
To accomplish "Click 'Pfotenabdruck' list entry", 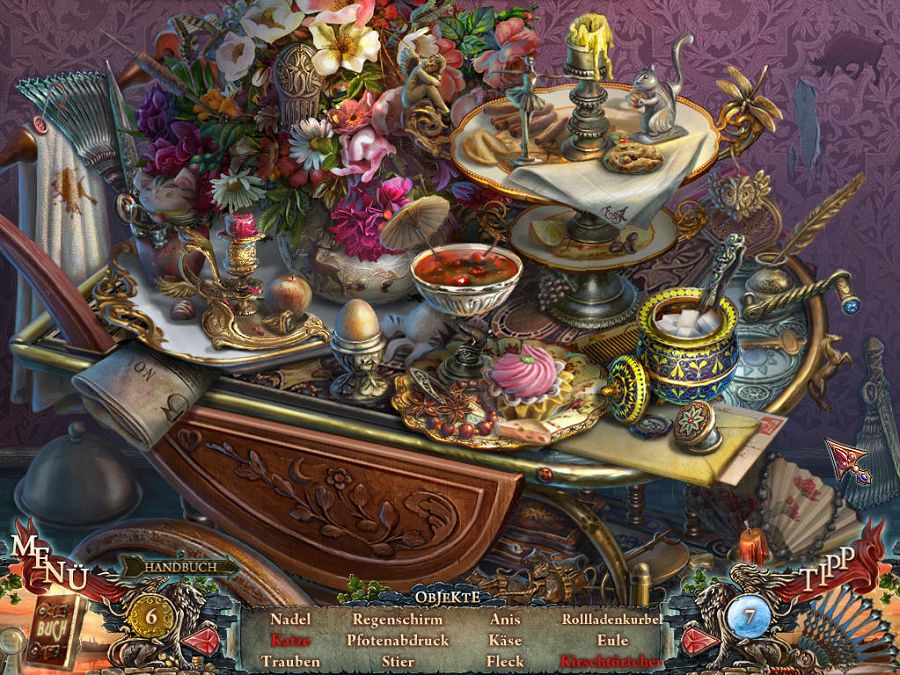I will pyautogui.click(x=397, y=640).
